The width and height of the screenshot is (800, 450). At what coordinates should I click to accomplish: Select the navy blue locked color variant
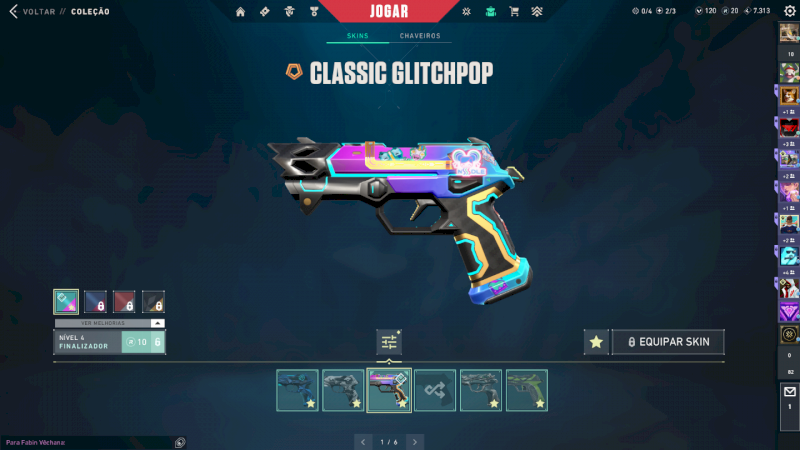pos(95,302)
